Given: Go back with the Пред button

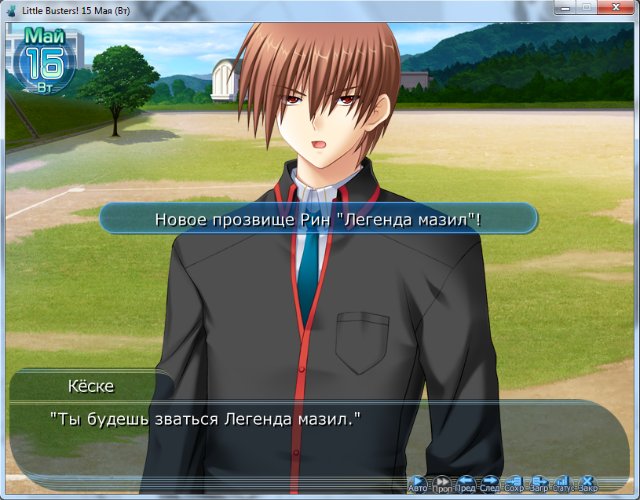Looking at the screenshot, I should click(466, 483).
